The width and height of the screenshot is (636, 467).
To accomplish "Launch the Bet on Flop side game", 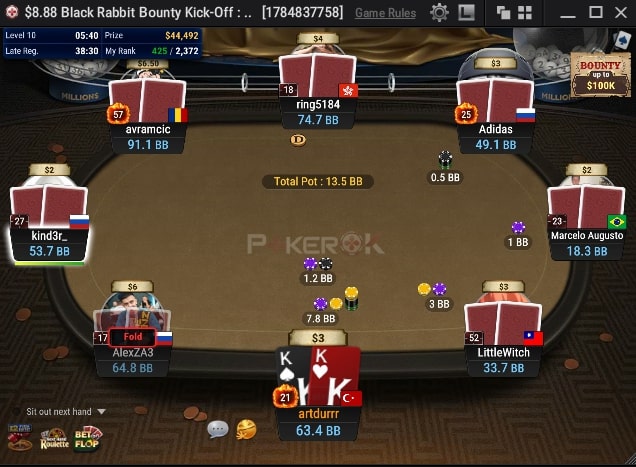I will pyautogui.click(x=88, y=437).
